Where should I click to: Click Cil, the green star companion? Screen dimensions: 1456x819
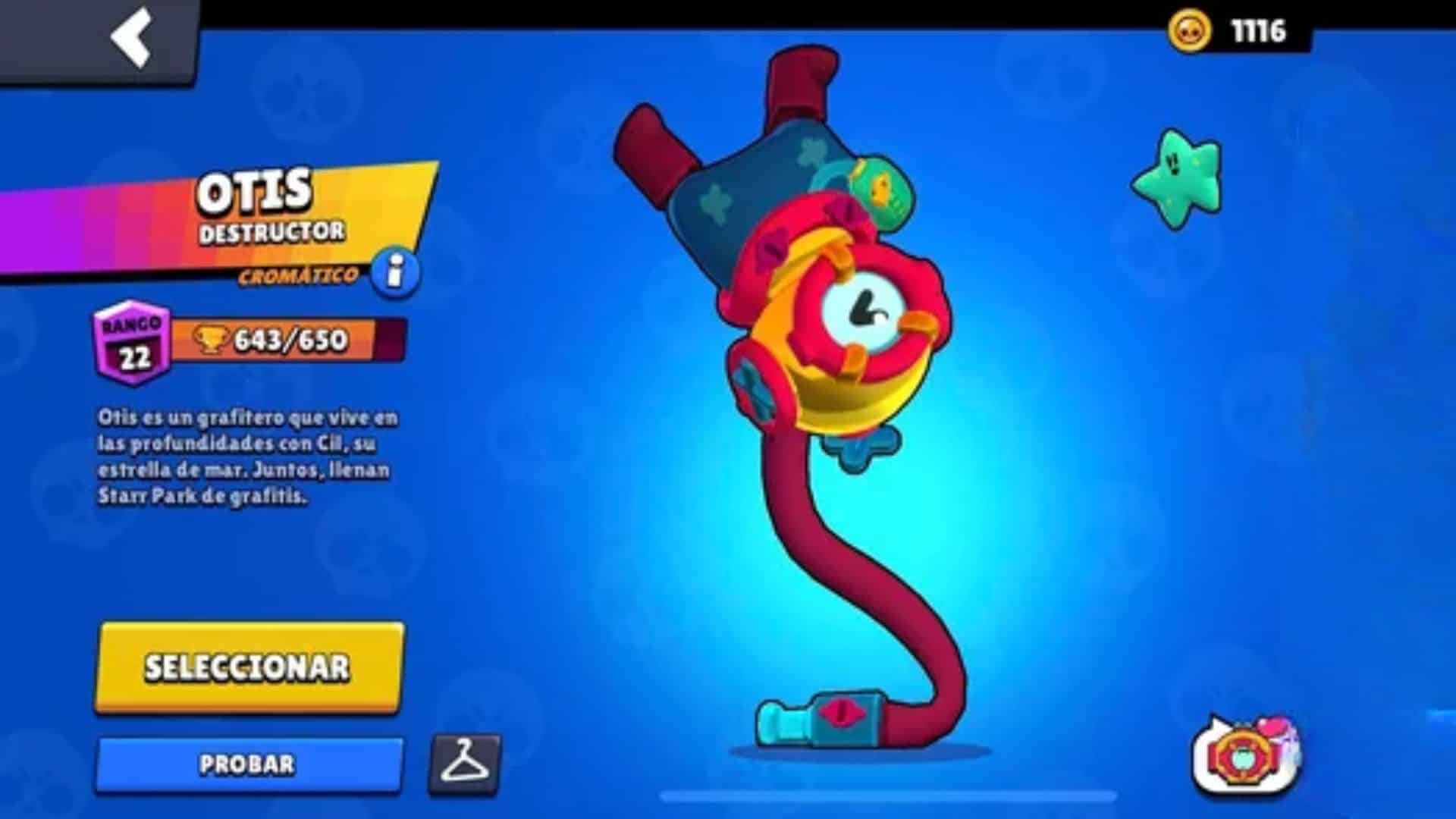pyautogui.click(x=1178, y=178)
